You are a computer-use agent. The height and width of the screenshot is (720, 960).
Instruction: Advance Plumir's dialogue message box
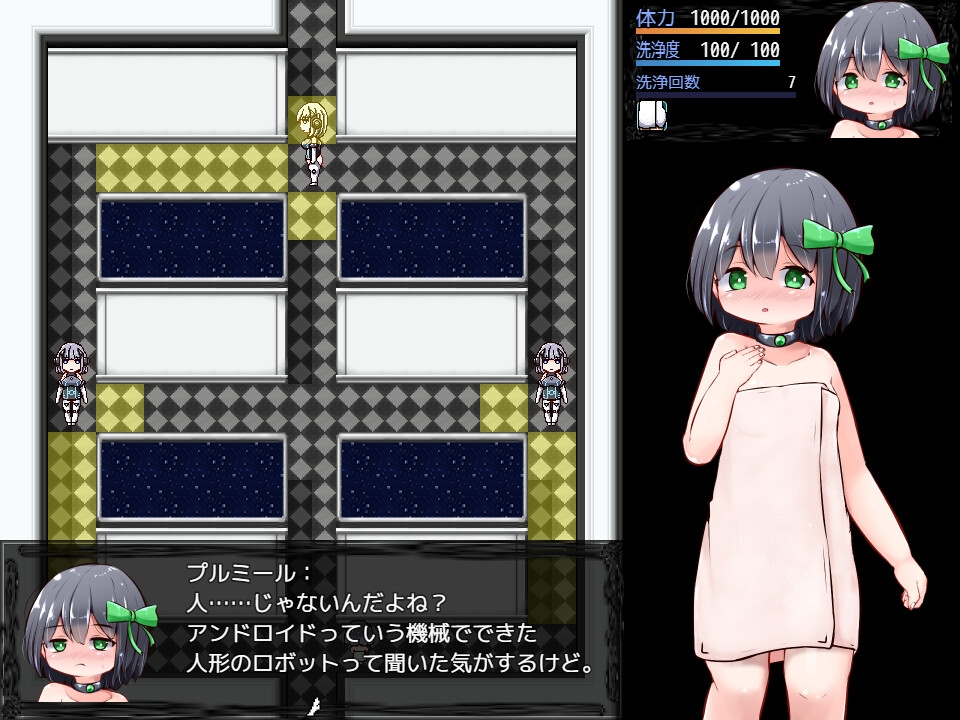[390, 618]
